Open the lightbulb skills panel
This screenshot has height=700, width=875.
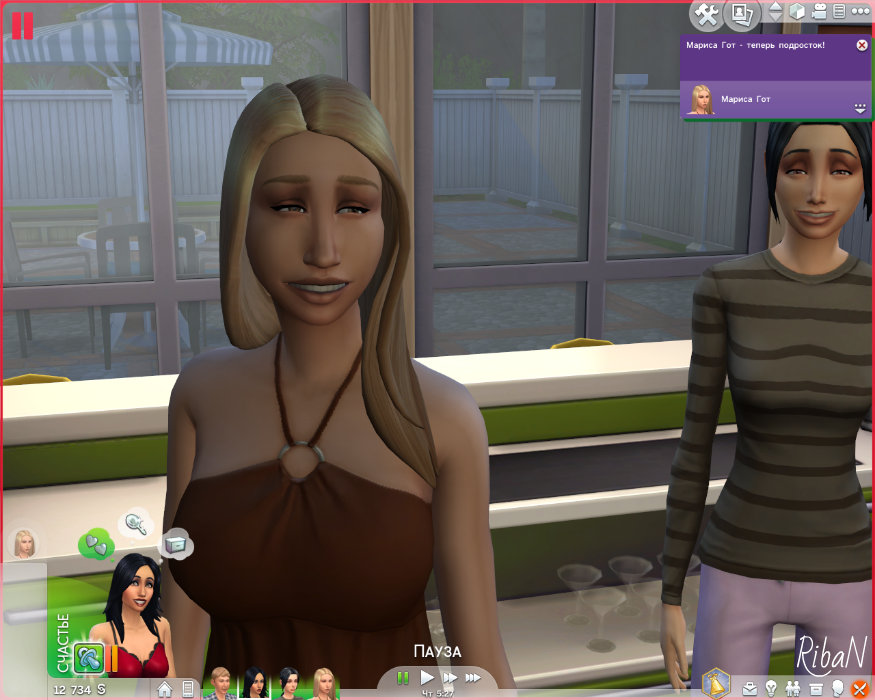tap(771, 688)
